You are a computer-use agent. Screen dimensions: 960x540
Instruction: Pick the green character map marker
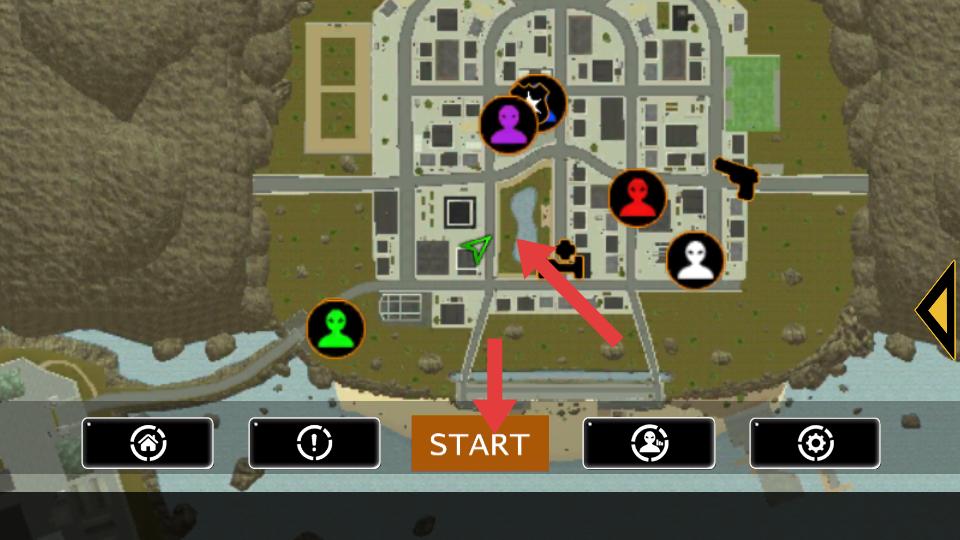pyautogui.click(x=335, y=329)
